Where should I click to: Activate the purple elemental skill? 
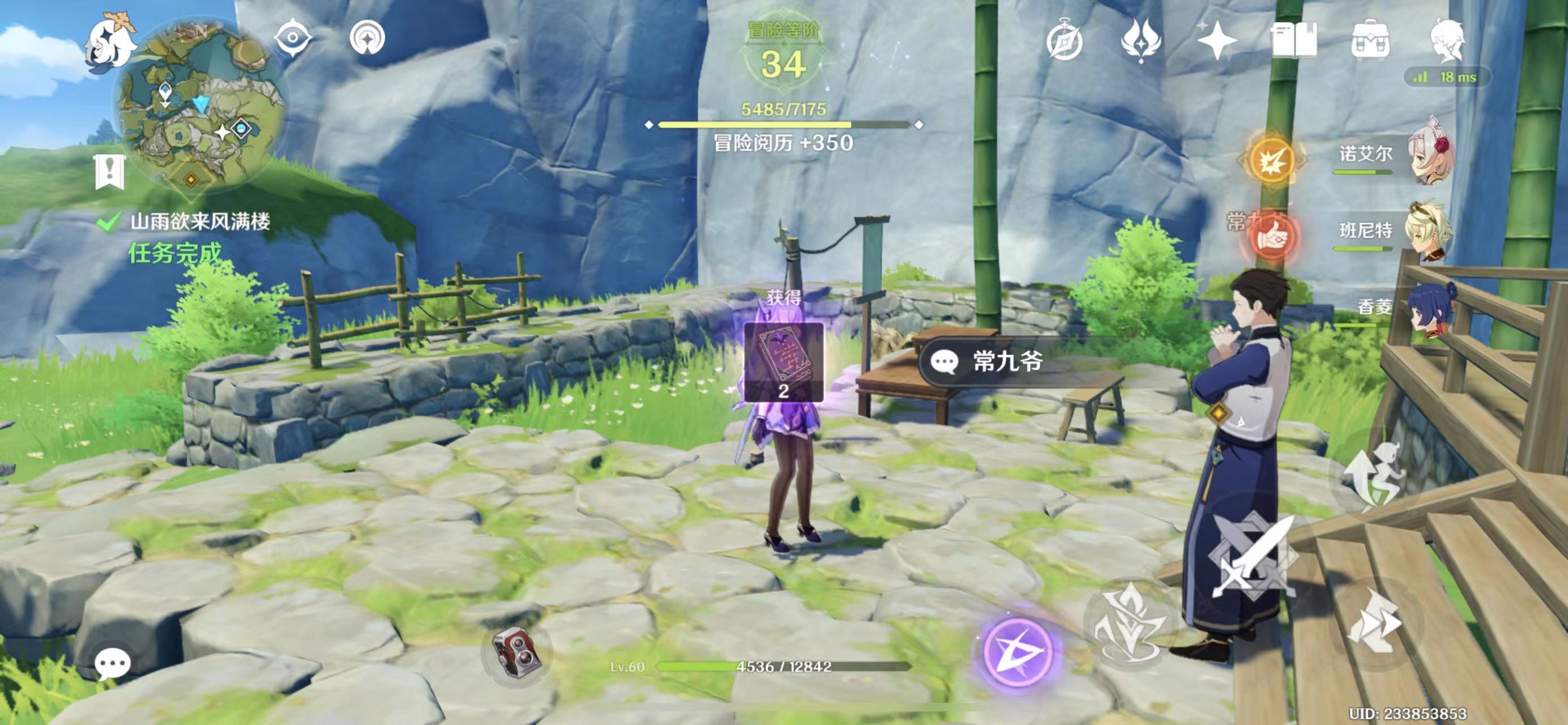[1018, 651]
